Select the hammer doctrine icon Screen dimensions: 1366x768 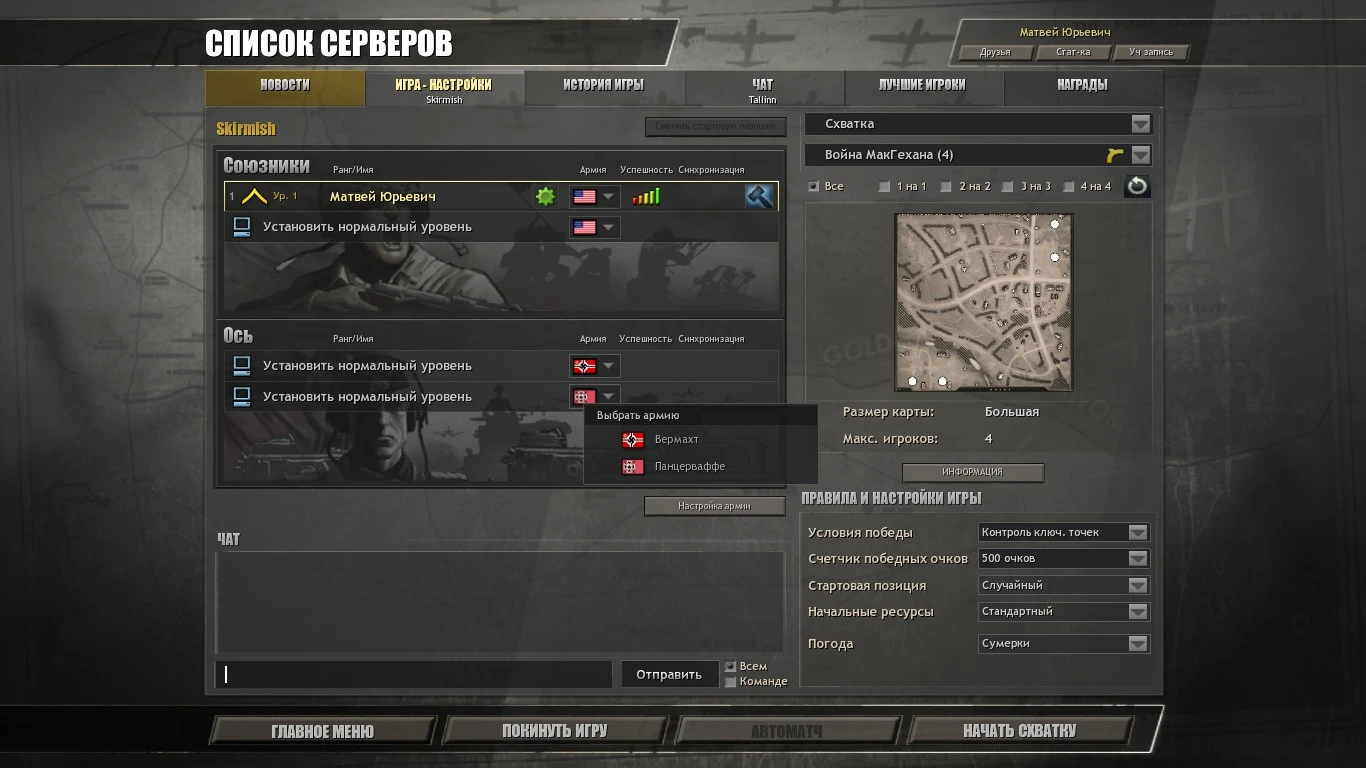758,196
